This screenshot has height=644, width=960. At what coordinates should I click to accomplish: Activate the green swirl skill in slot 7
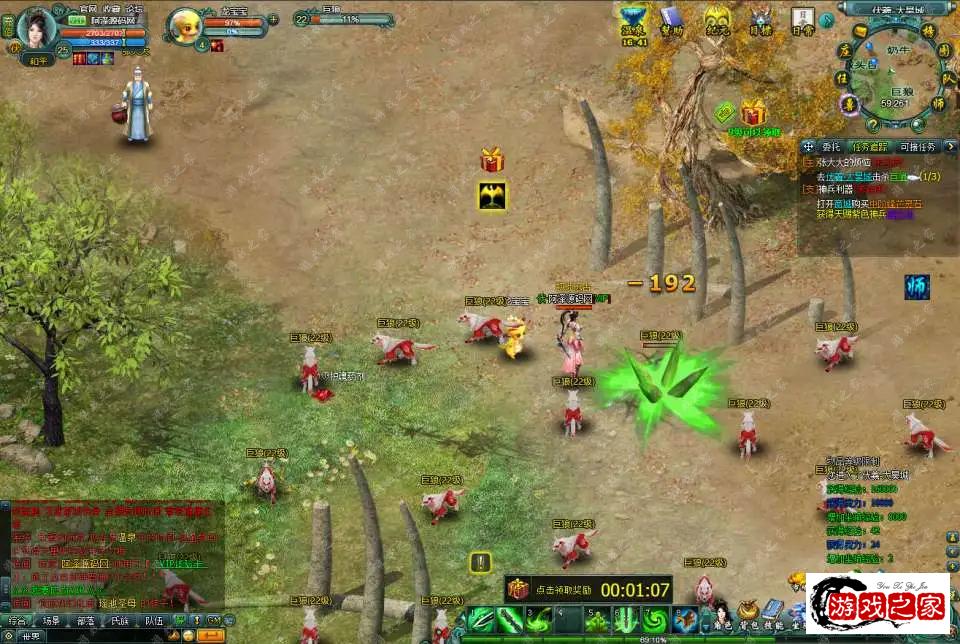[x=655, y=621]
